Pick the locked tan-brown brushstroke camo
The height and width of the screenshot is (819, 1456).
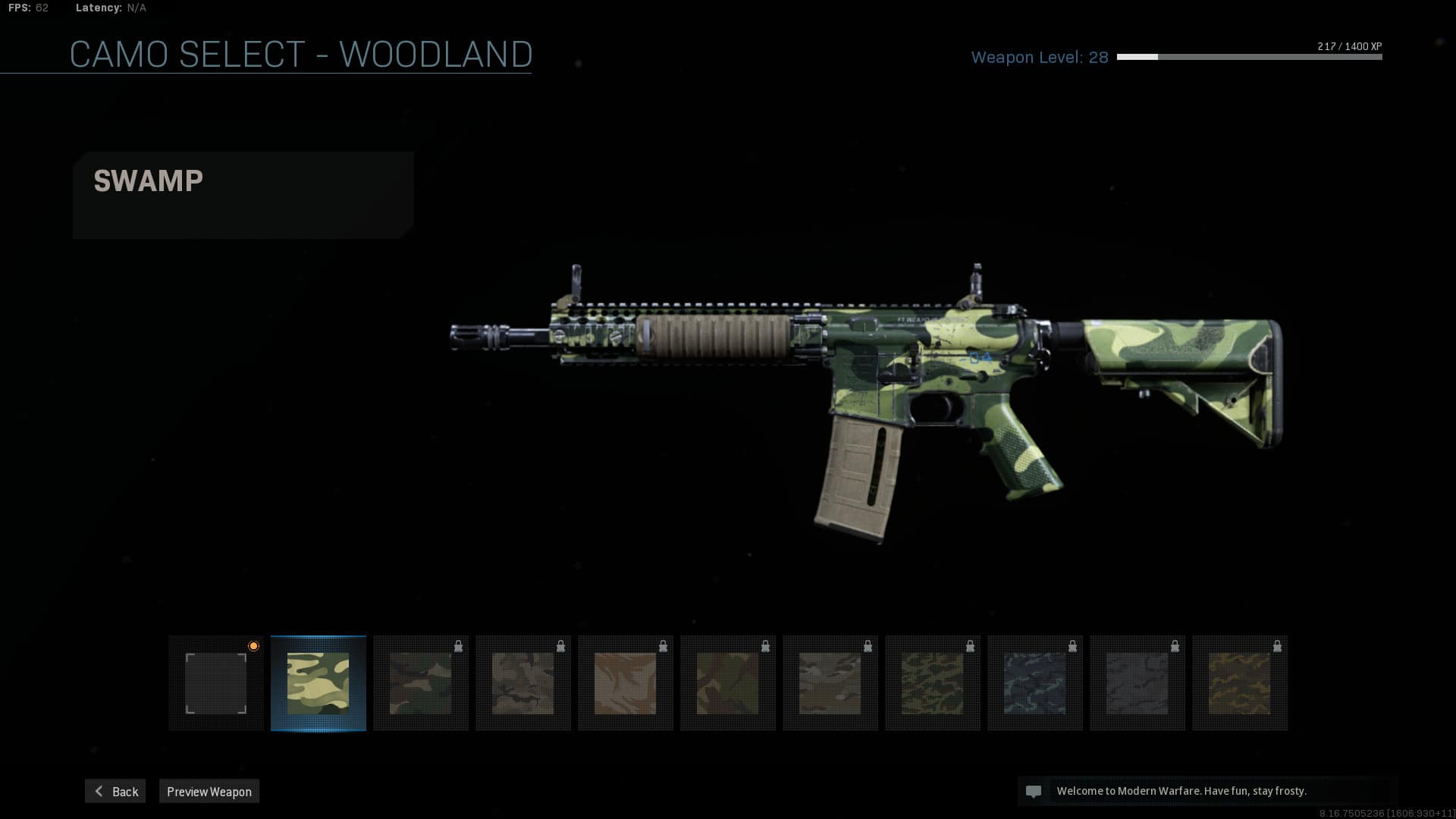pyautogui.click(x=625, y=683)
